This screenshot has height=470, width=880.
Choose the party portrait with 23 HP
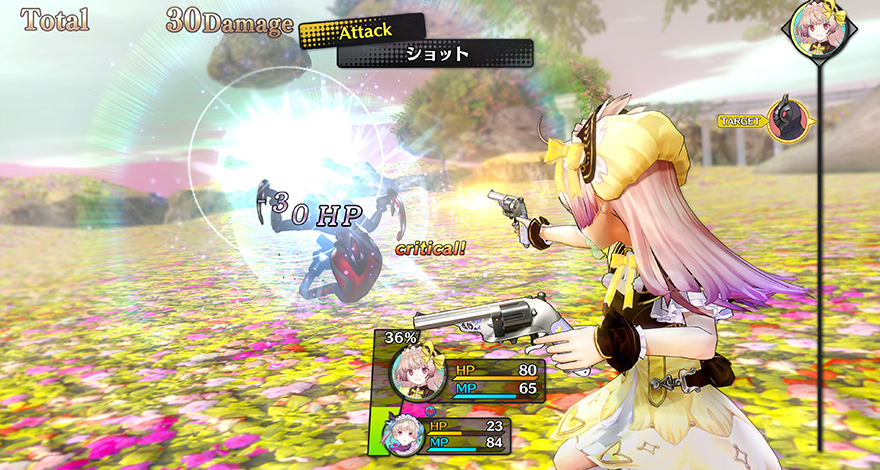click(x=404, y=436)
